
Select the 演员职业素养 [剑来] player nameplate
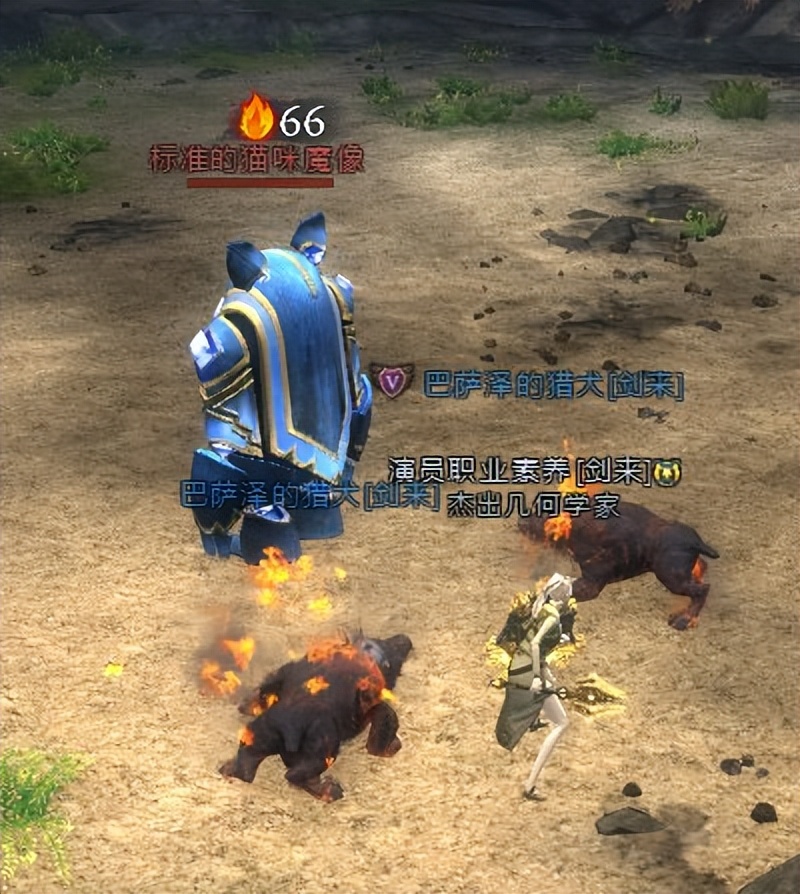[x=520, y=470]
